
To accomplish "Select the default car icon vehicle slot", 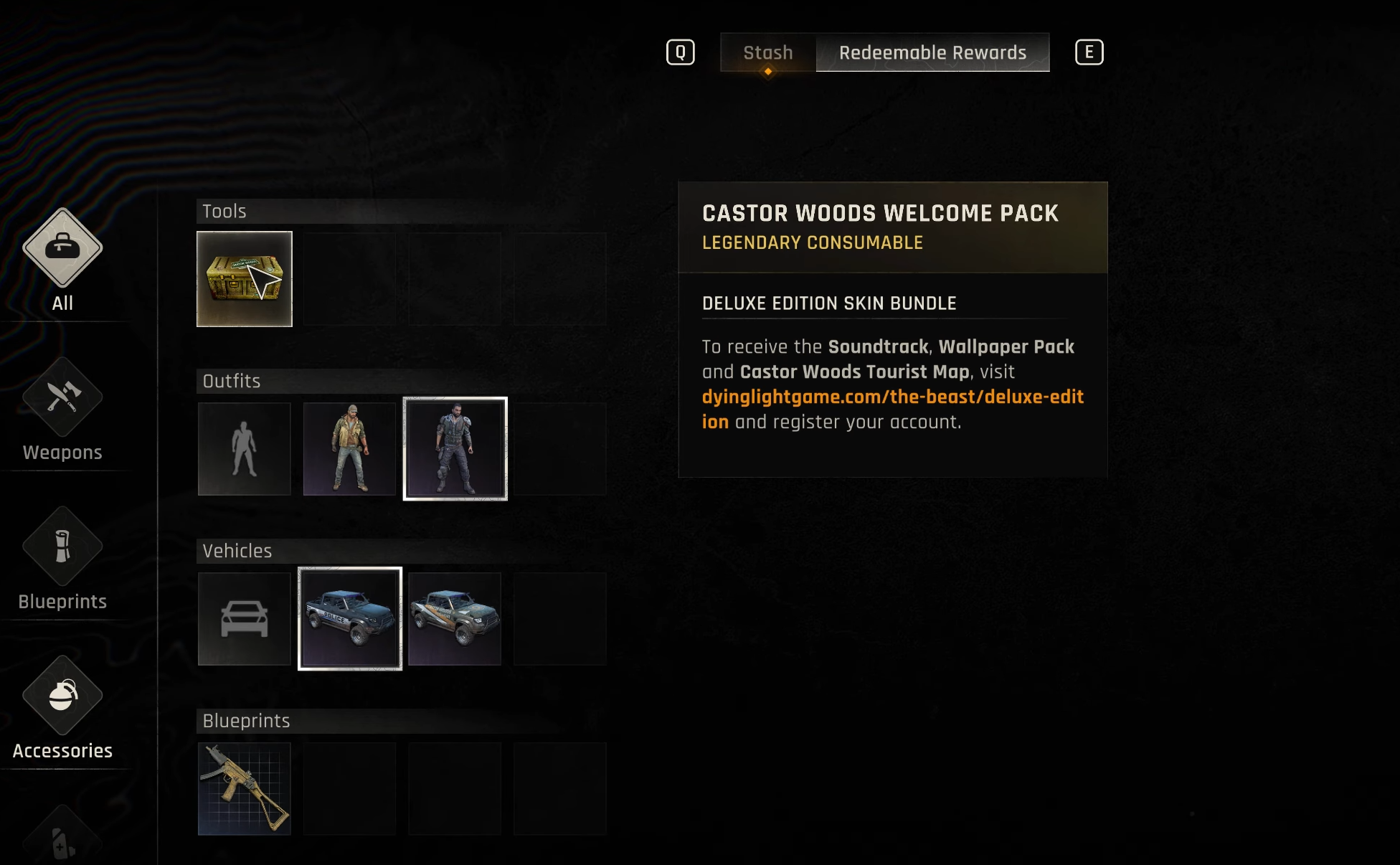I will 245,619.
